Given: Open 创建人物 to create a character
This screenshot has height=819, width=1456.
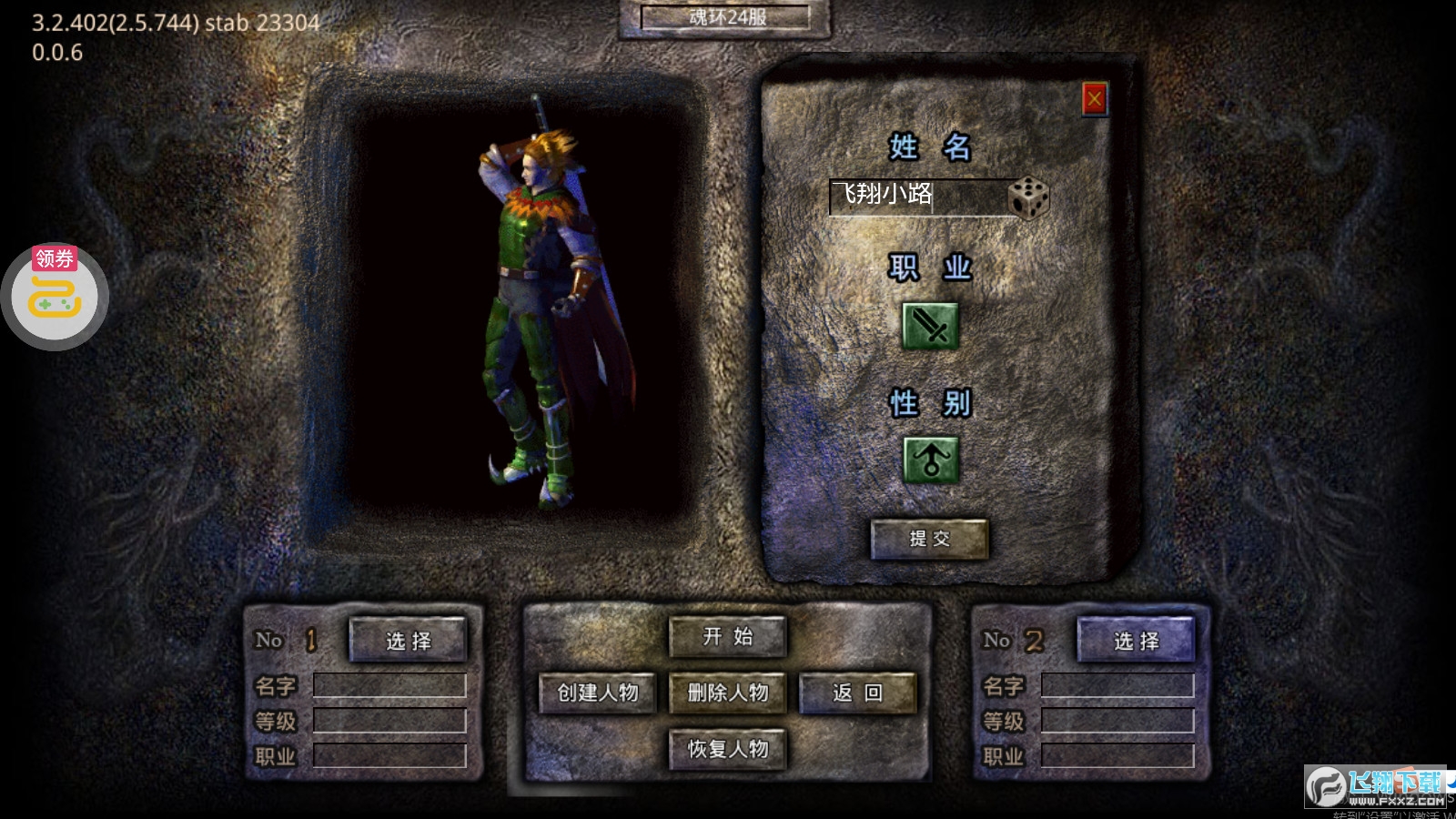Looking at the screenshot, I should (x=598, y=693).
